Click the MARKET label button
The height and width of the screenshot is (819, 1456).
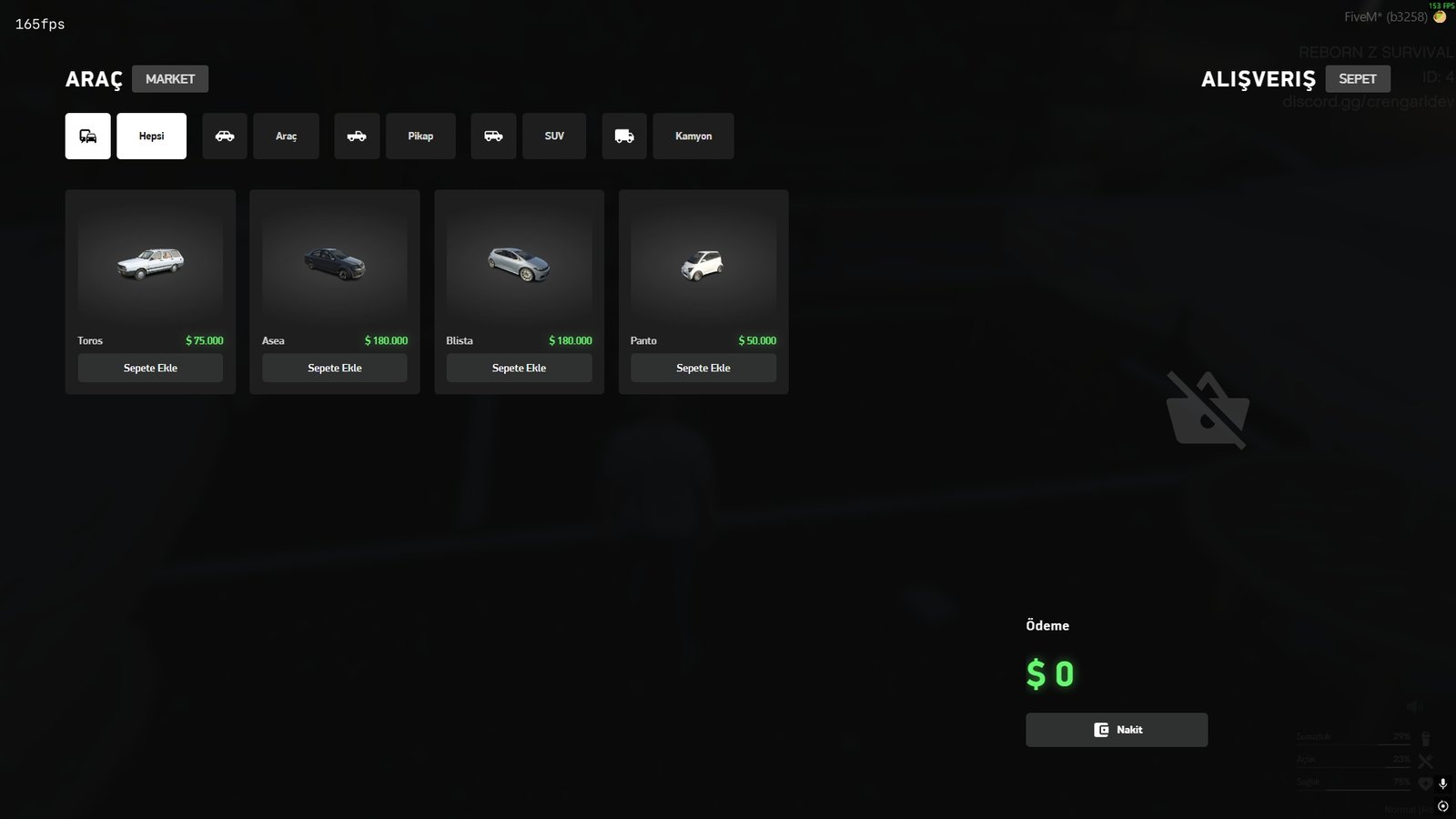170,79
